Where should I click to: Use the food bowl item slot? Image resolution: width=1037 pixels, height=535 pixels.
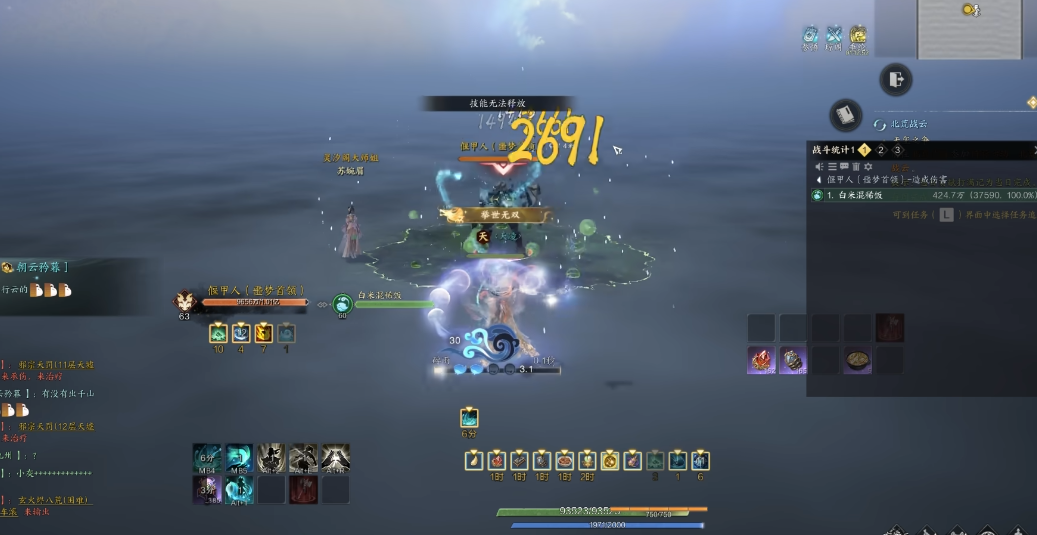(x=857, y=360)
